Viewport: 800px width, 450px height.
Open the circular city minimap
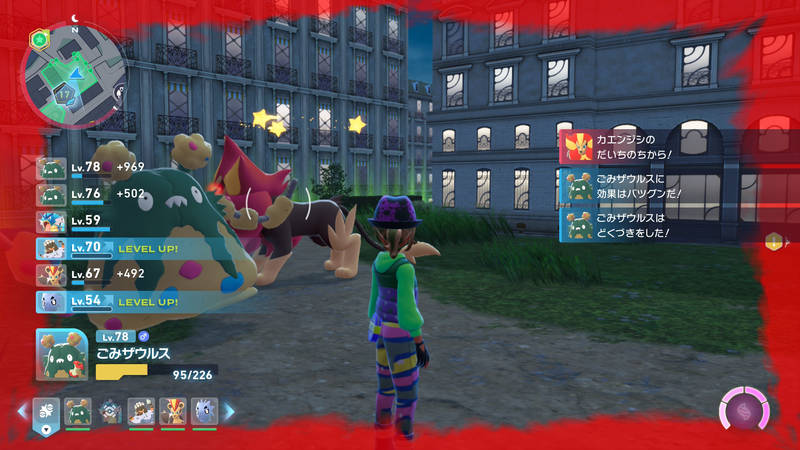(74, 72)
